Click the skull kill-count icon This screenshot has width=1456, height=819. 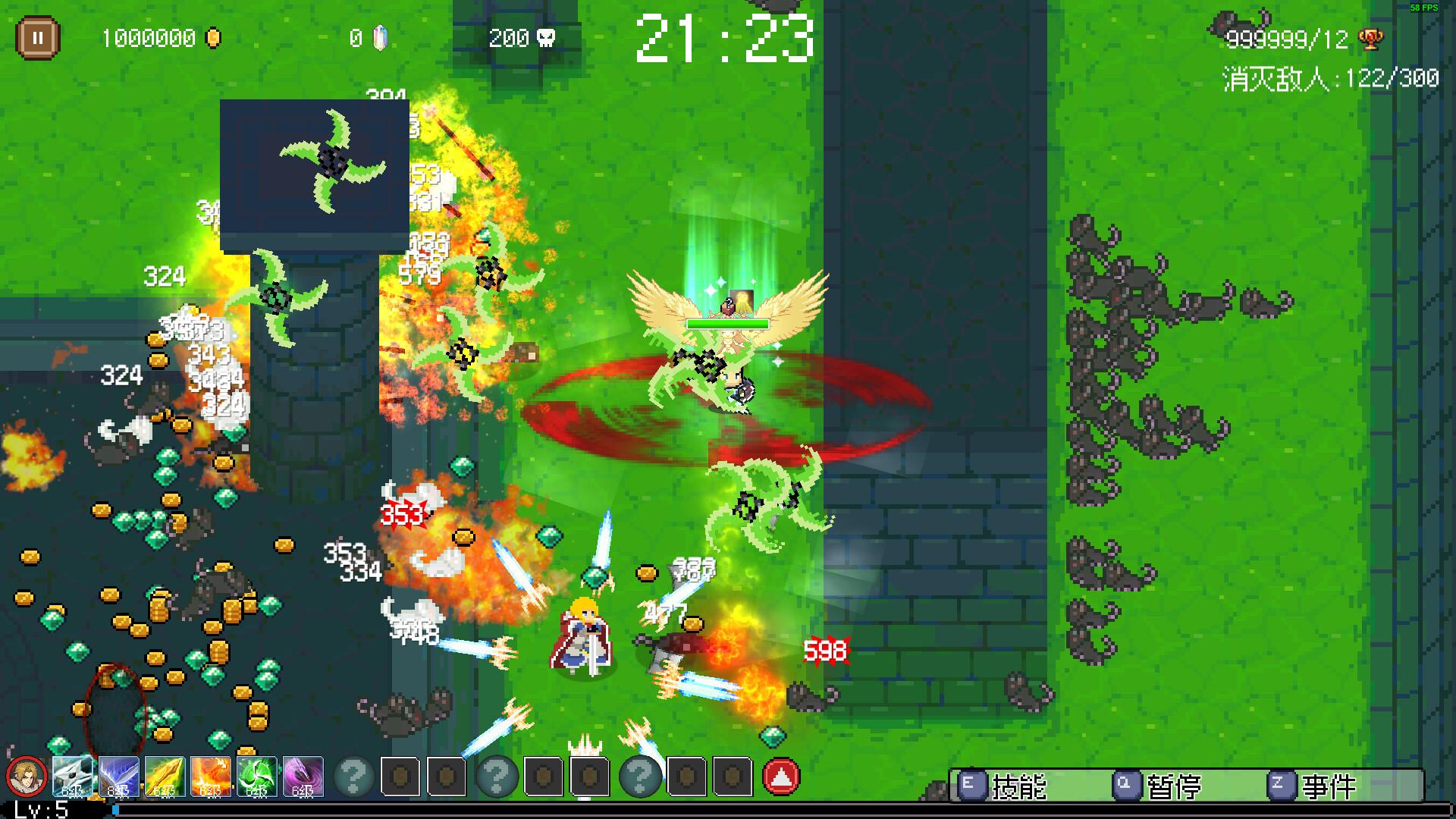tap(548, 36)
